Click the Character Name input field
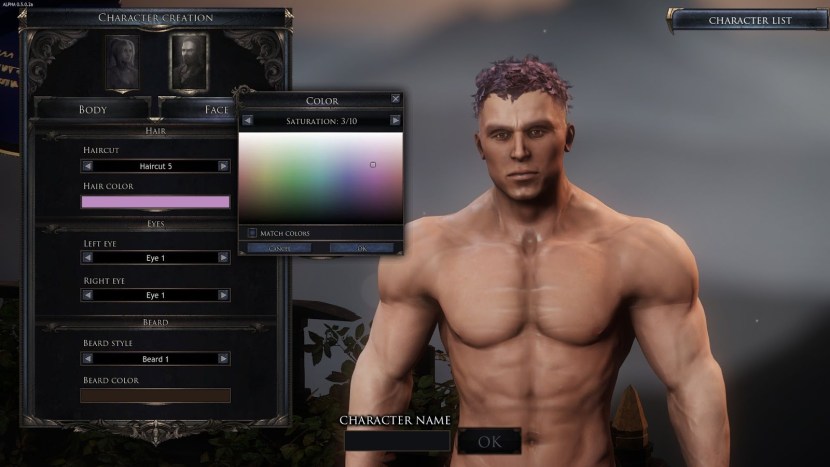The height and width of the screenshot is (467, 830). [397, 441]
